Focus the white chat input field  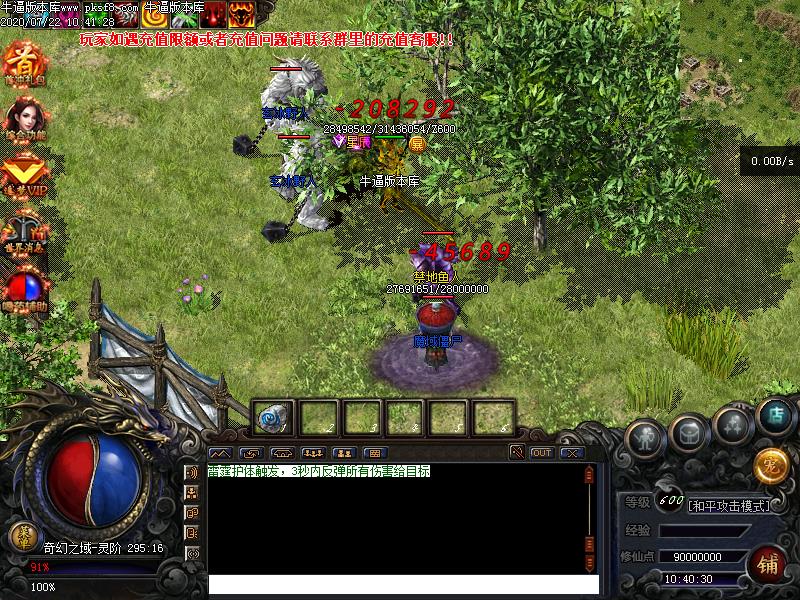[402, 585]
